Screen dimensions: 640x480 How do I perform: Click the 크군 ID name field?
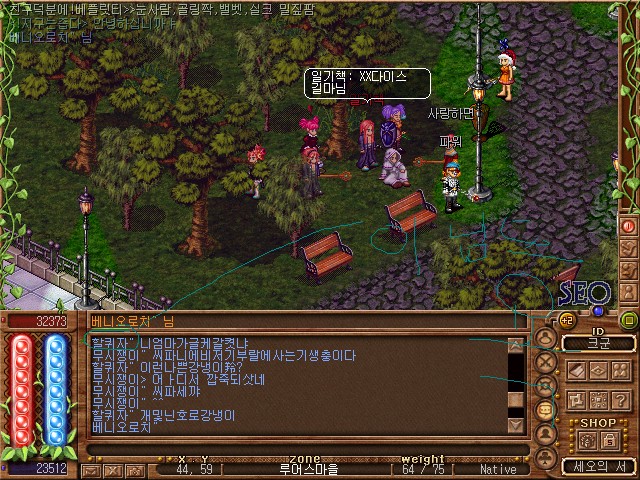point(597,343)
